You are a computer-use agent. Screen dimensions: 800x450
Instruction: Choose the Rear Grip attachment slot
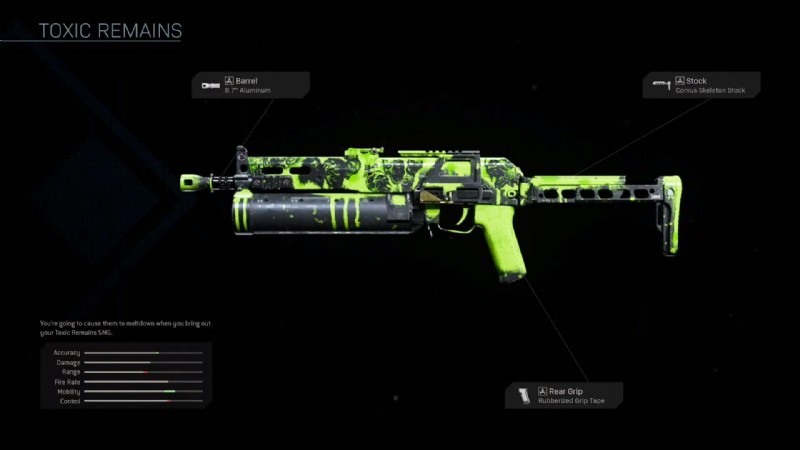pos(564,395)
